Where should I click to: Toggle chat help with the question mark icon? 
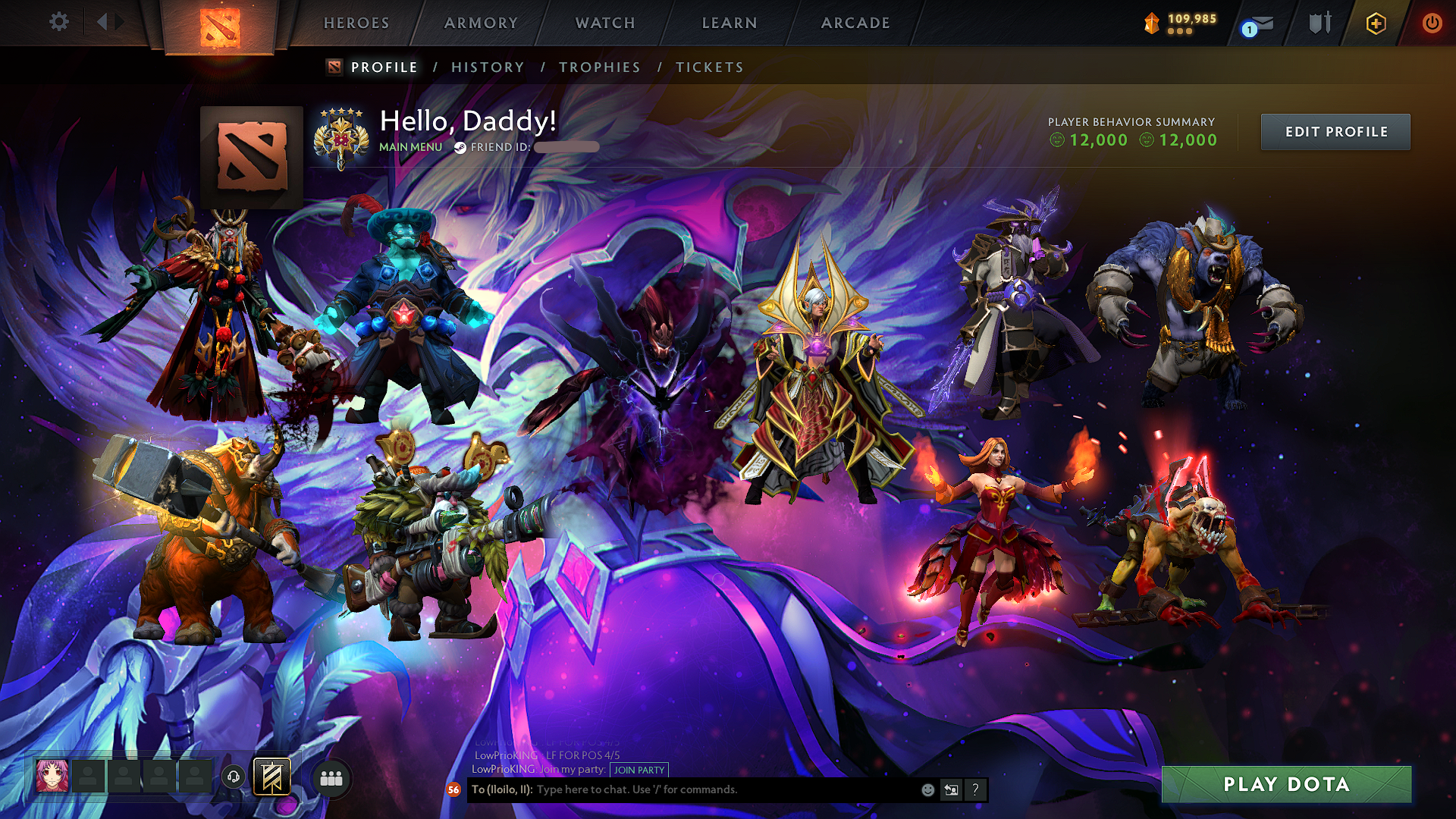tap(975, 789)
